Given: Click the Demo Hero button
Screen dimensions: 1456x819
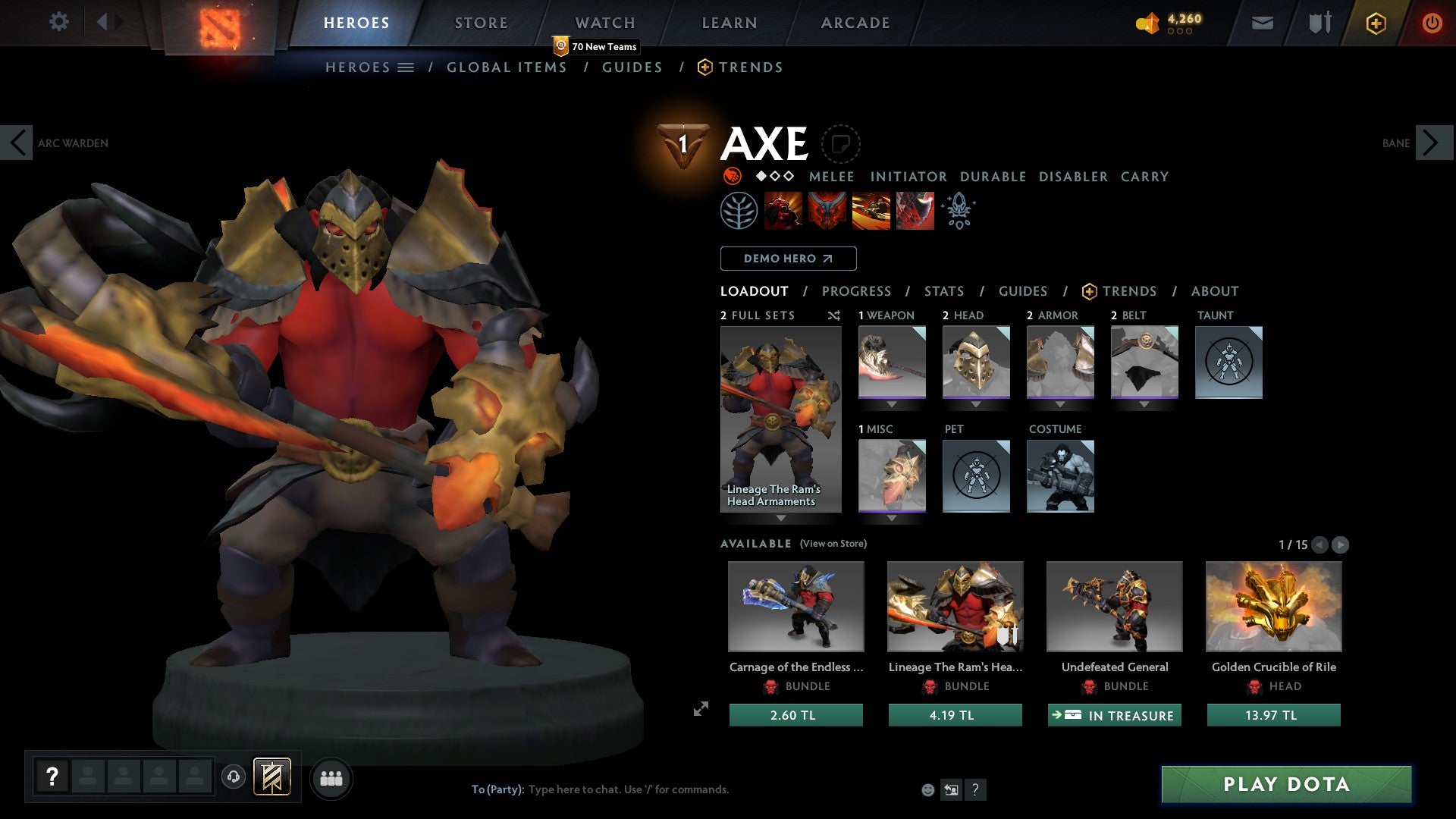Looking at the screenshot, I should point(787,259).
